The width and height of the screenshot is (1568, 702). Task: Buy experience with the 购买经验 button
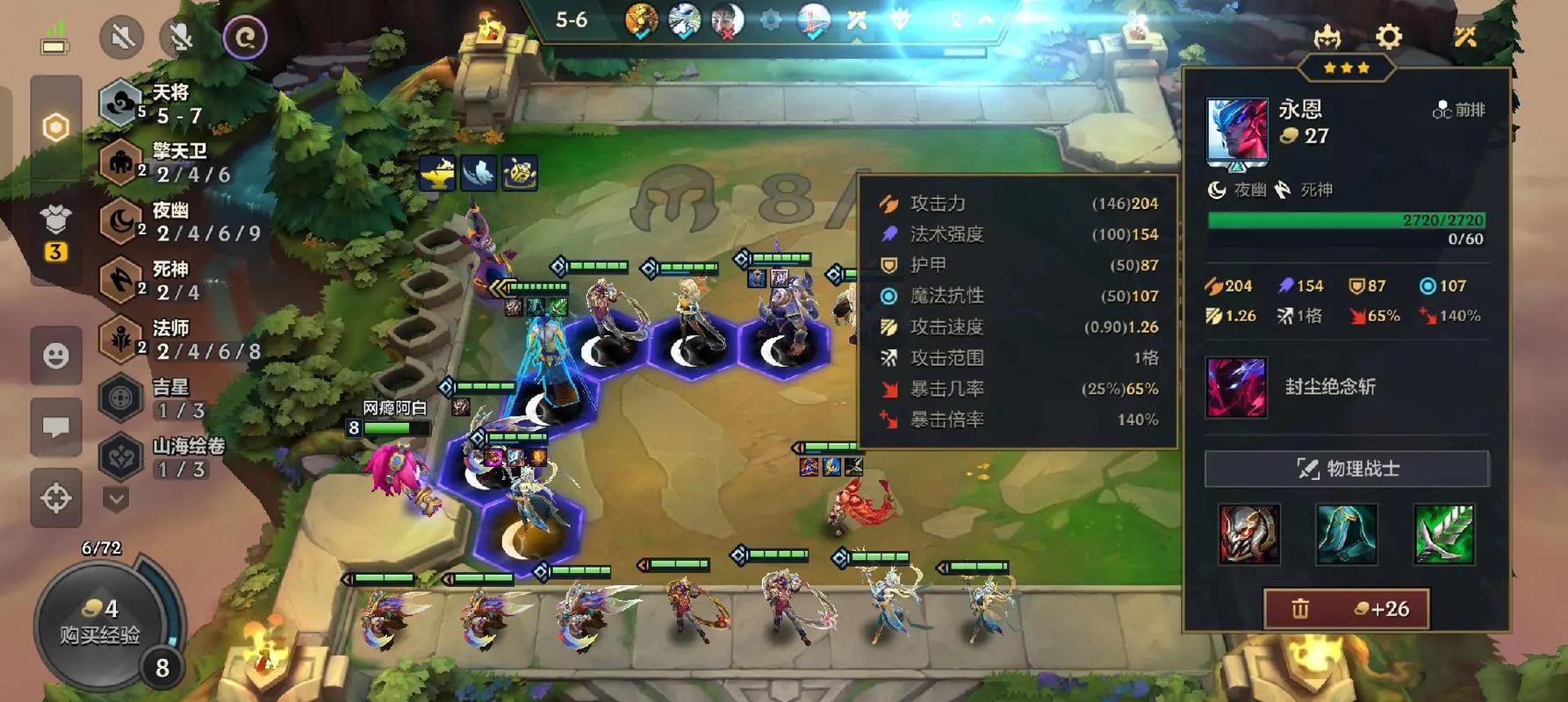(x=99, y=624)
